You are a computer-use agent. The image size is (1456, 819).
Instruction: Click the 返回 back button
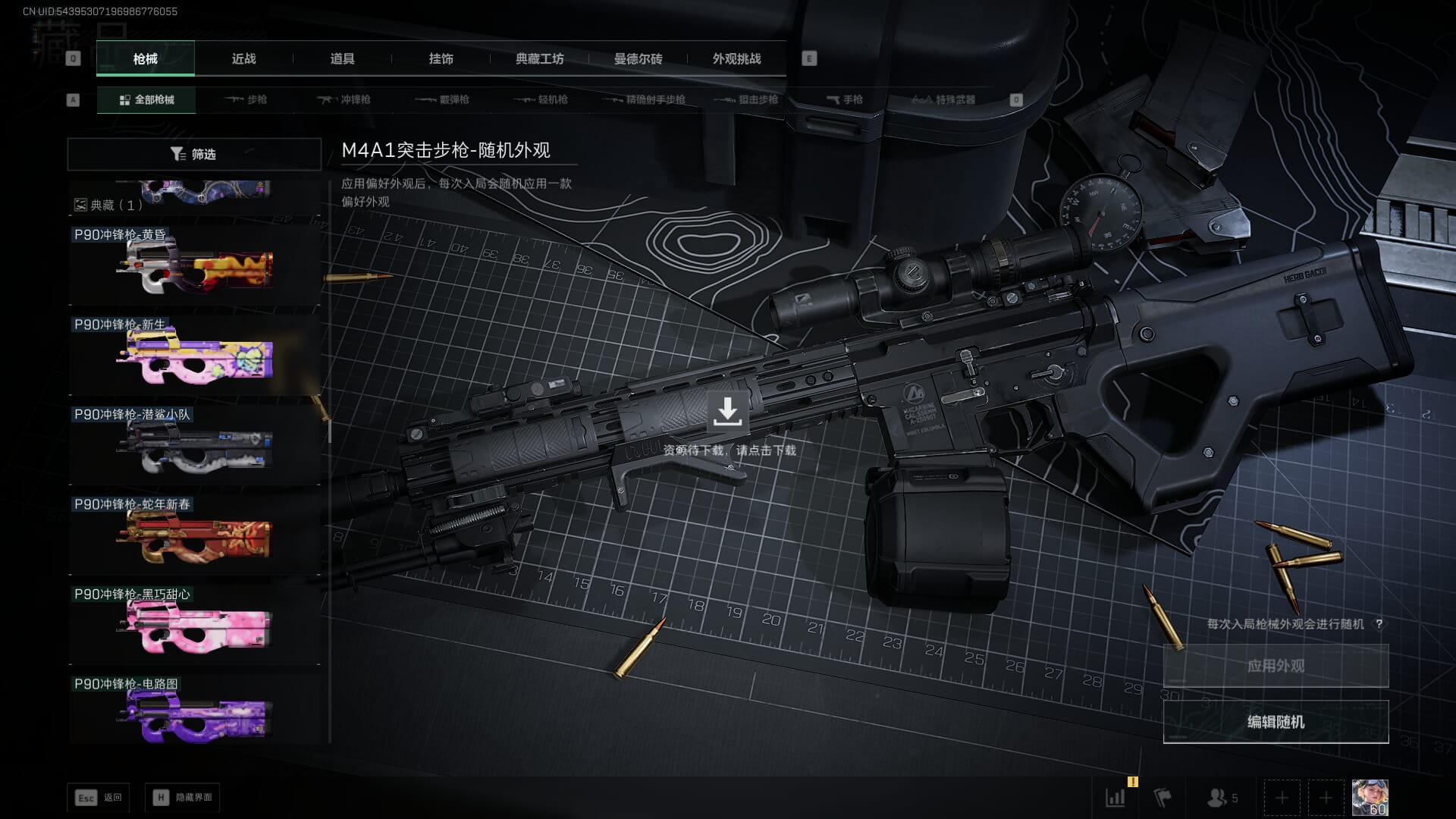click(99, 798)
